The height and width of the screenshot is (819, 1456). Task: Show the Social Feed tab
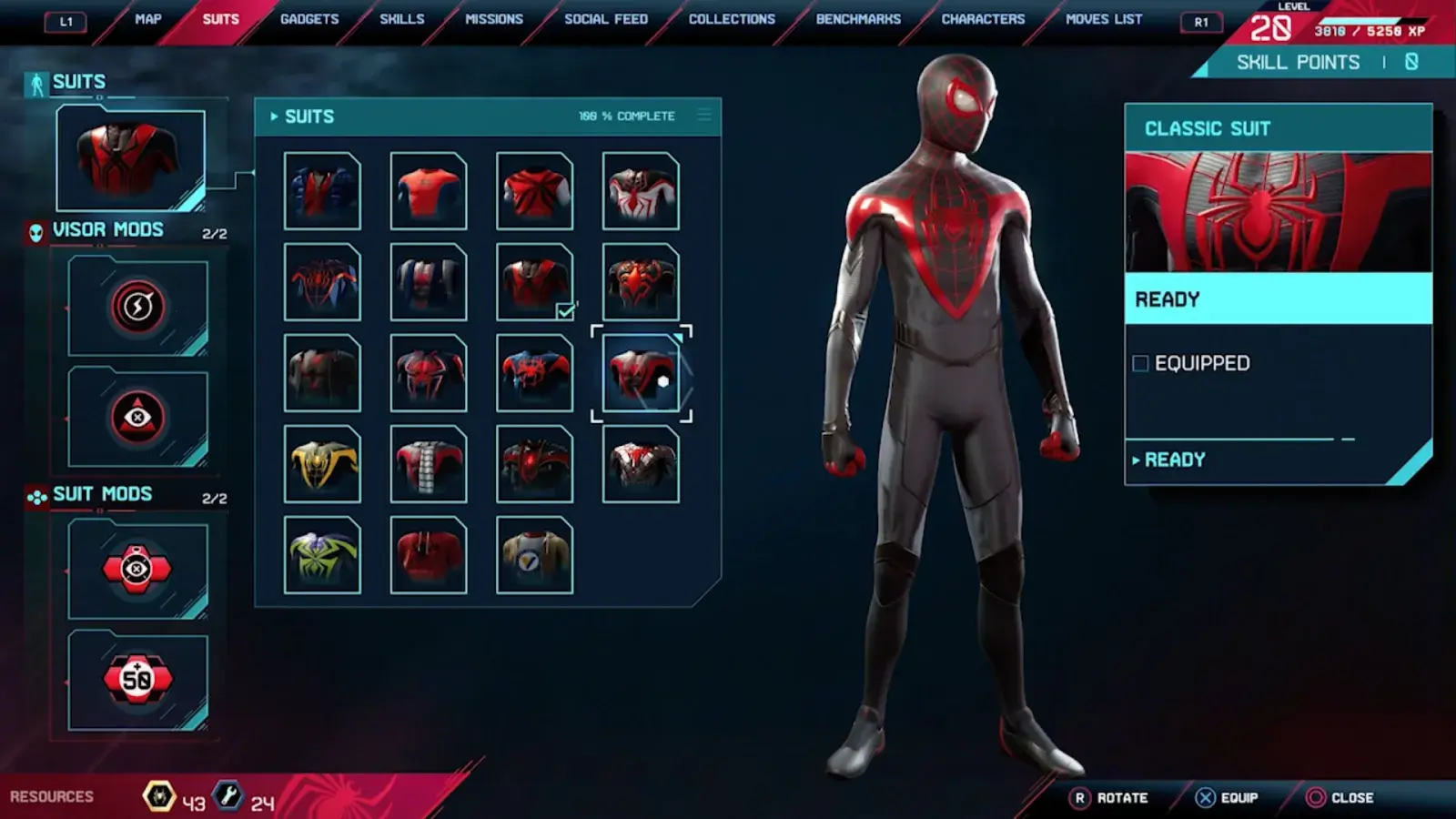(606, 19)
